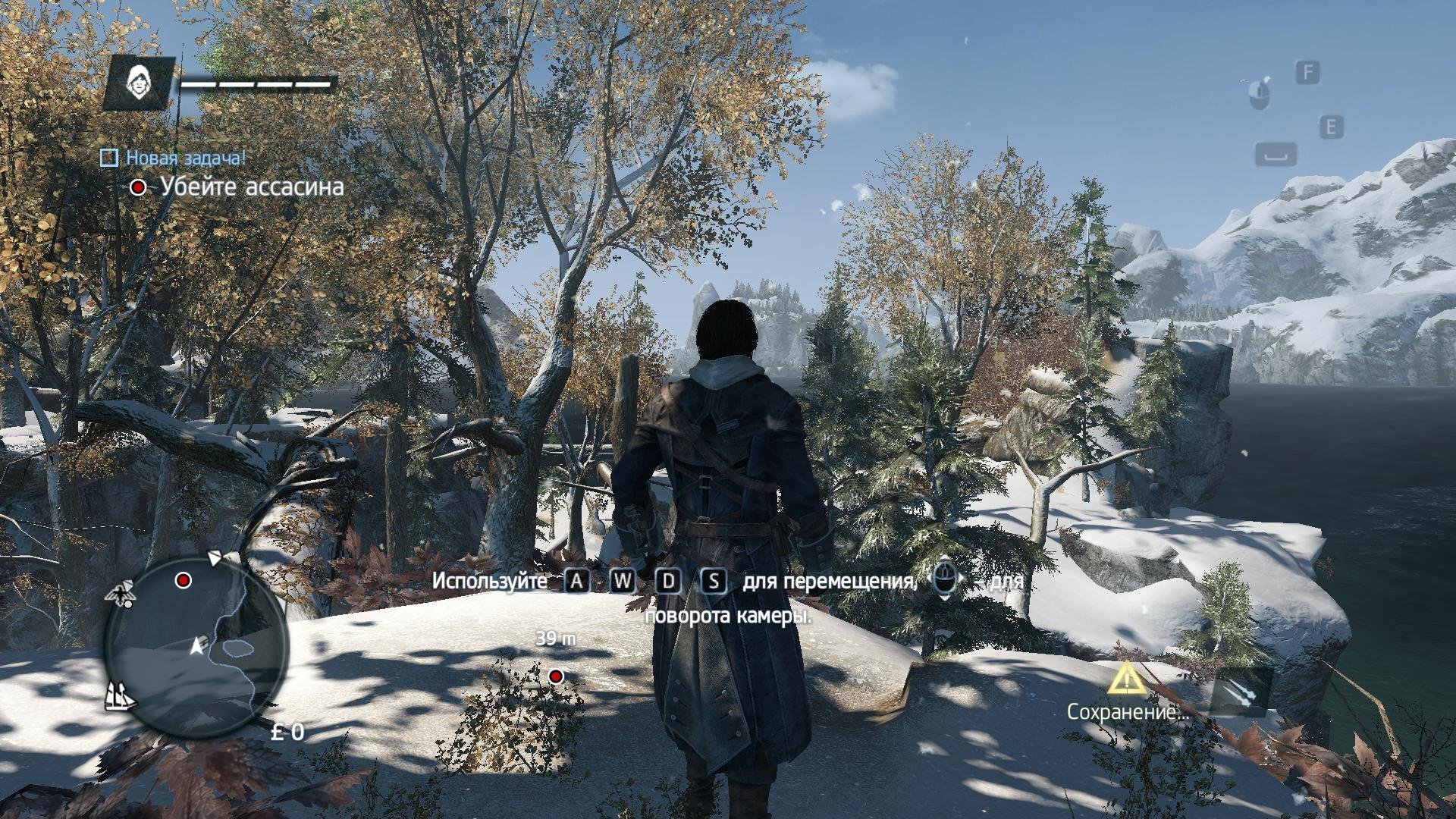Image resolution: width=1456 pixels, height=819 pixels.
Task: Click the yellow warning triangle icon
Action: click(1127, 679)
